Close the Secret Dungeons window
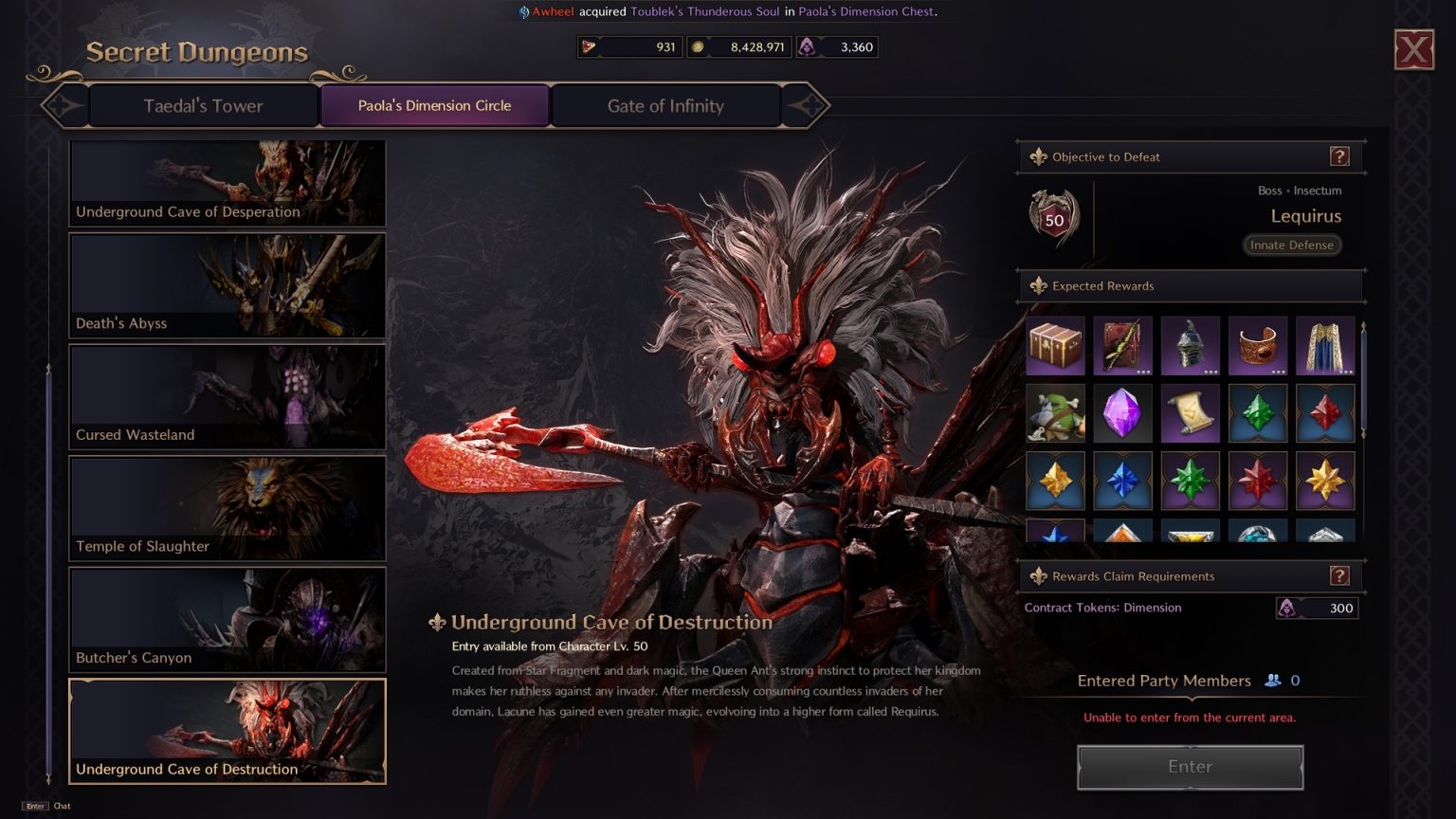The height and width of the screenshot is (819, 1456). tap(1413, 49)
